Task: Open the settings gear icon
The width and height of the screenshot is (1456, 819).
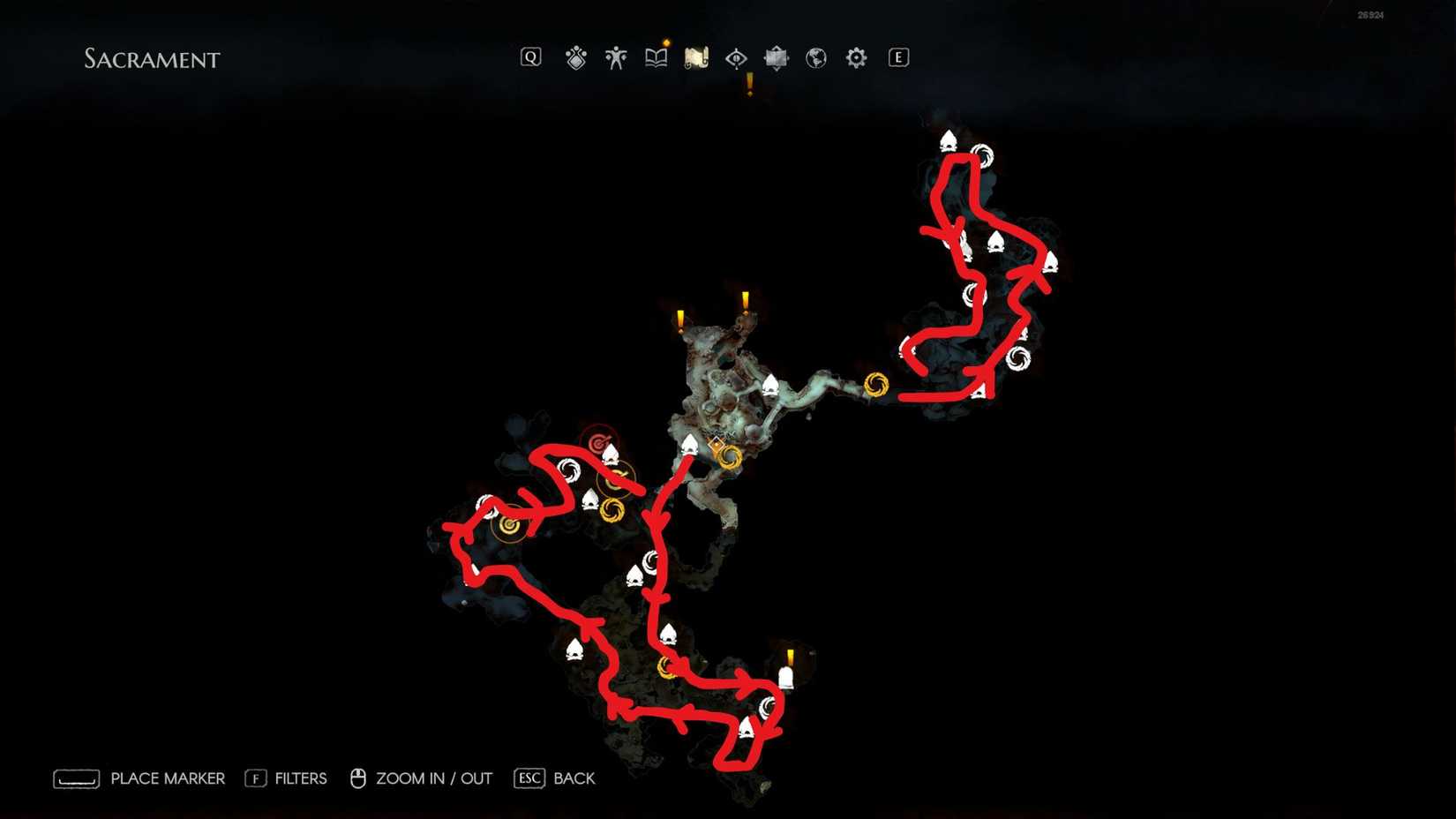Action: tap(854, 57)
